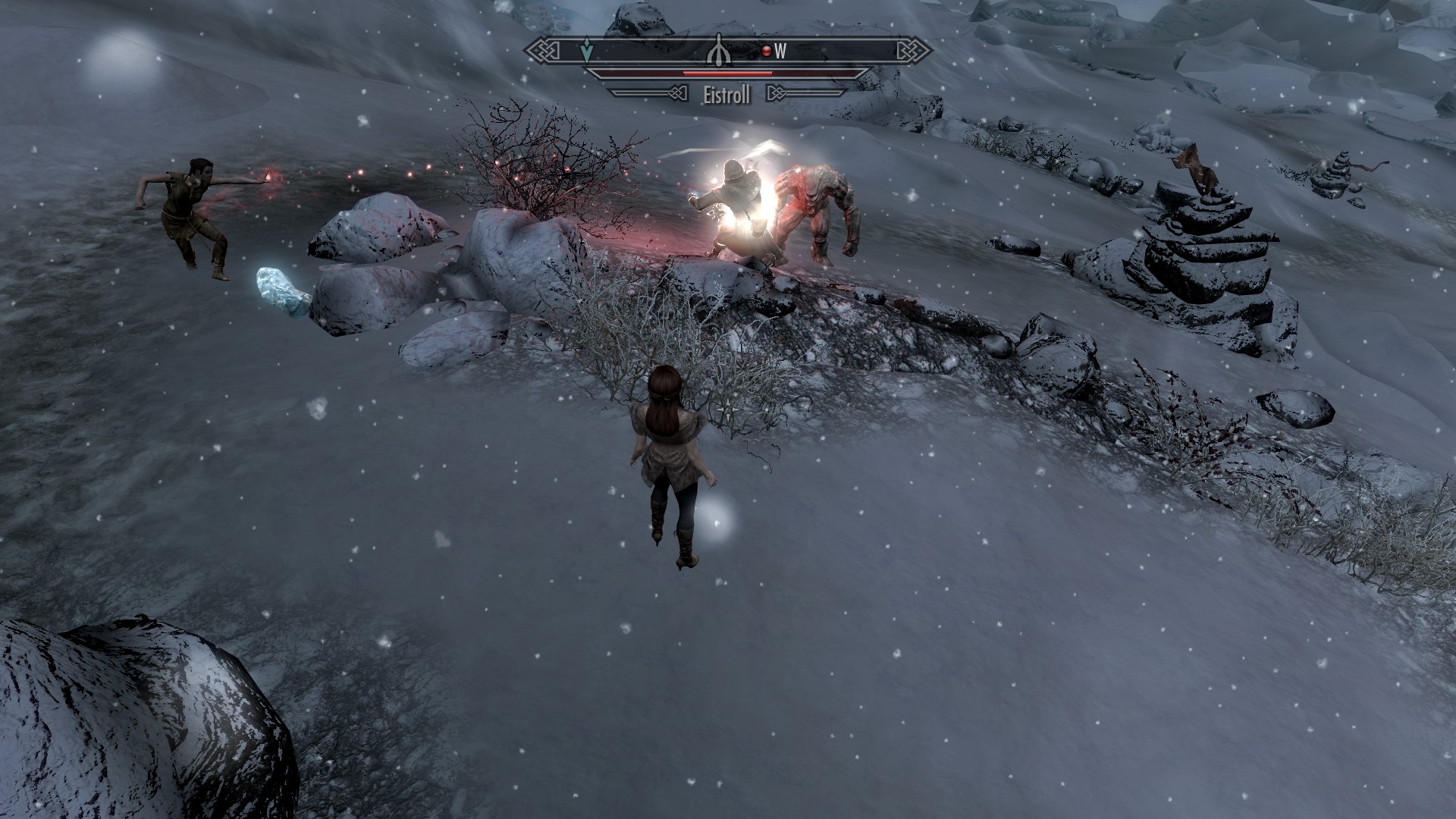The width and height of the screenshot is (1456, 819).
Task: Click the teal quest marker on the compass
Action: tap(585, 52)
